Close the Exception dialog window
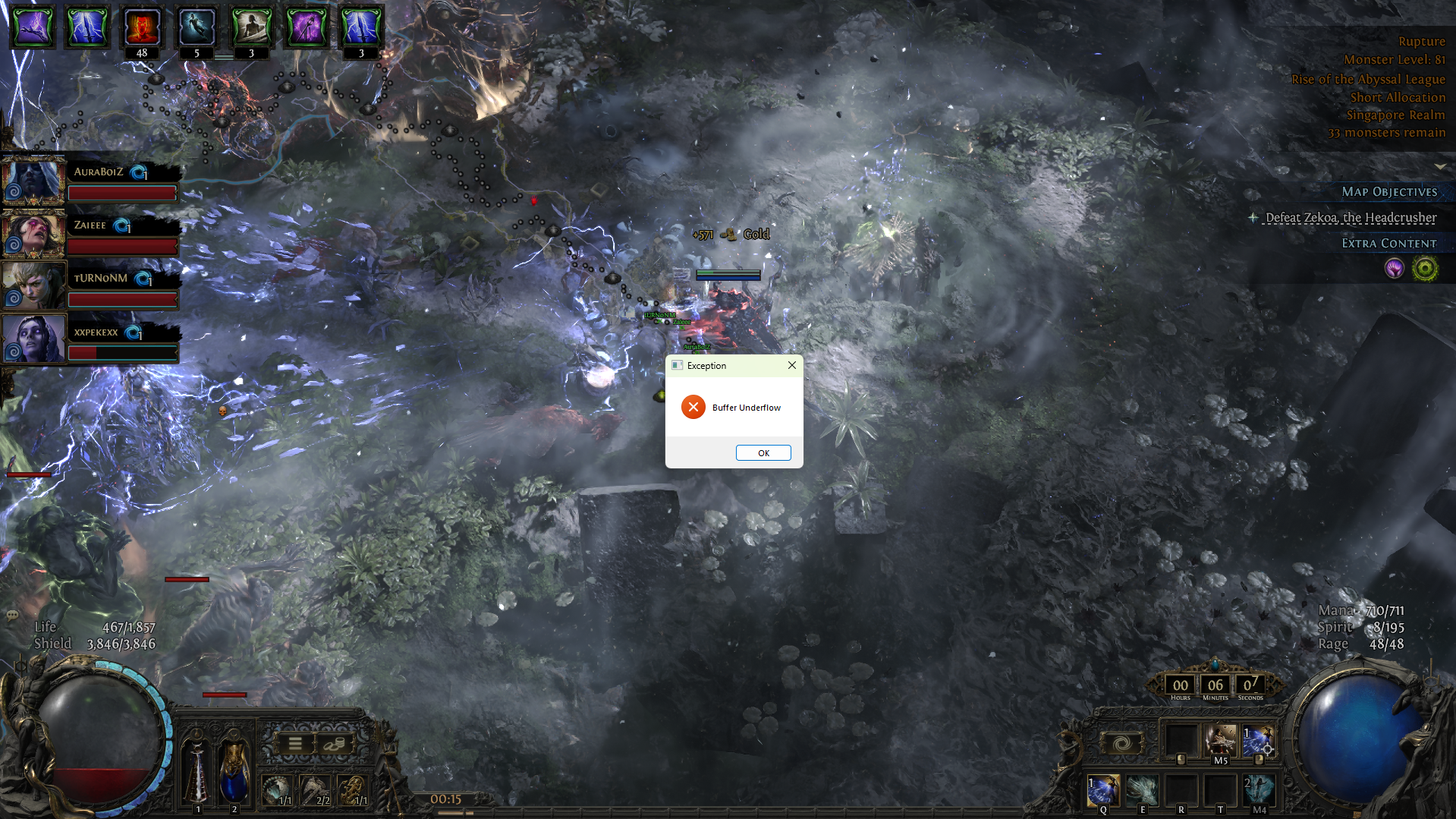1456x819 pixels. click(x=791, y=365)
